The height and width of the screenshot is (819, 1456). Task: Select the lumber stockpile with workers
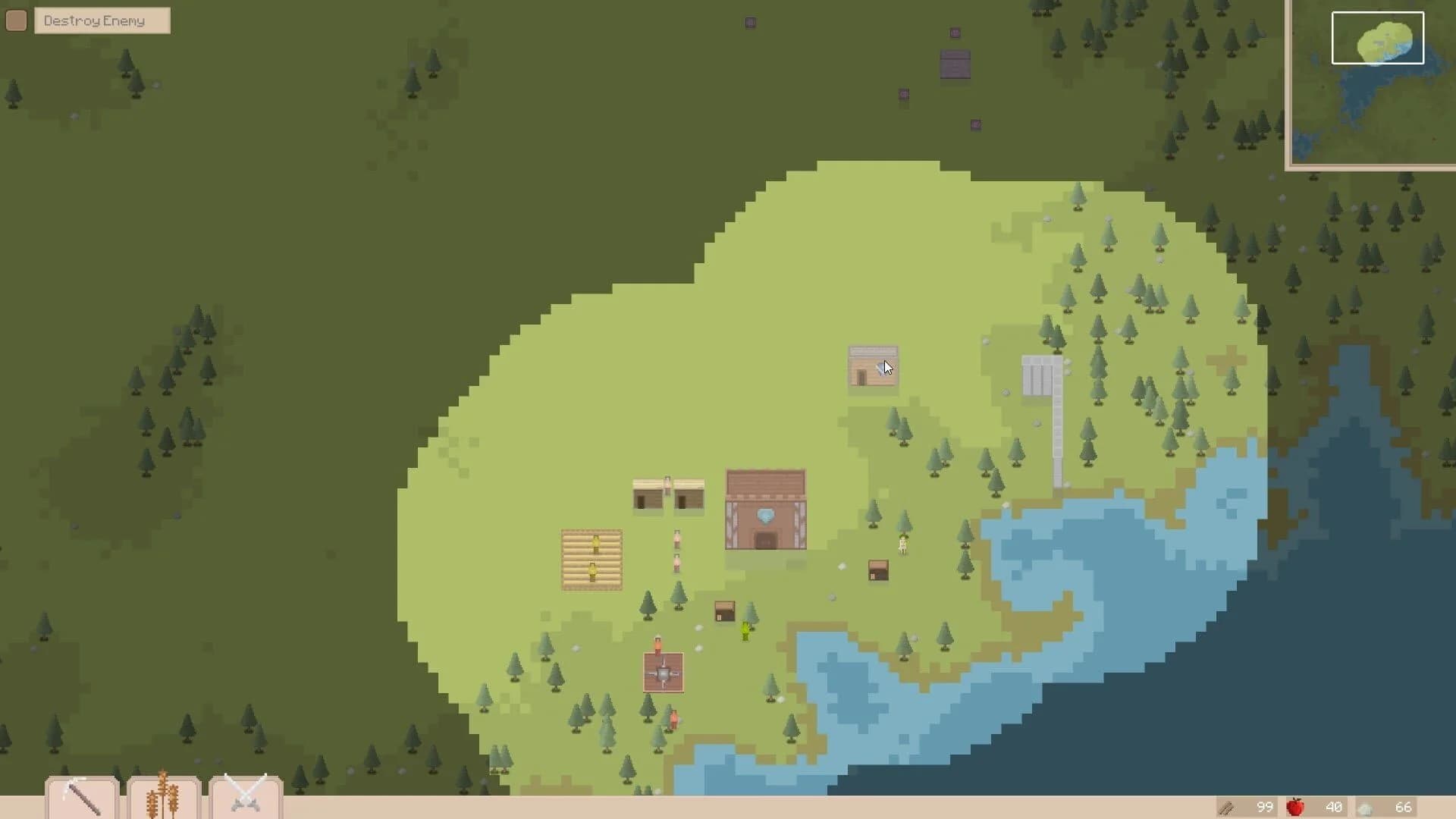[591, 559]
